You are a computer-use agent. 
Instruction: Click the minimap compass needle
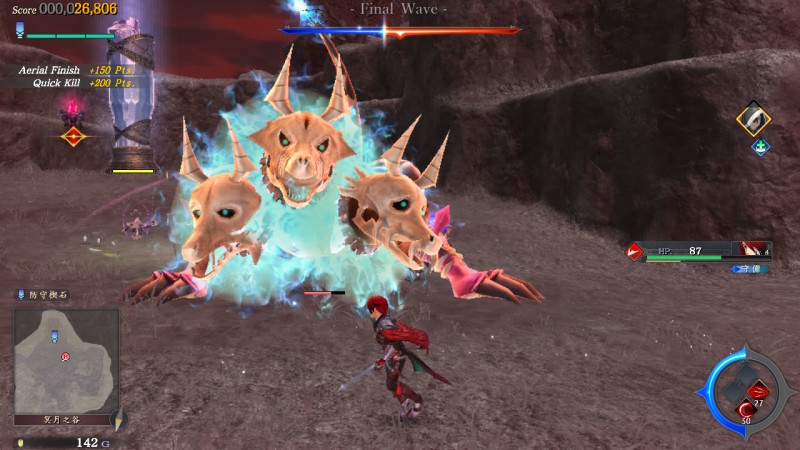pyautogui.click(x=118, y=419)
